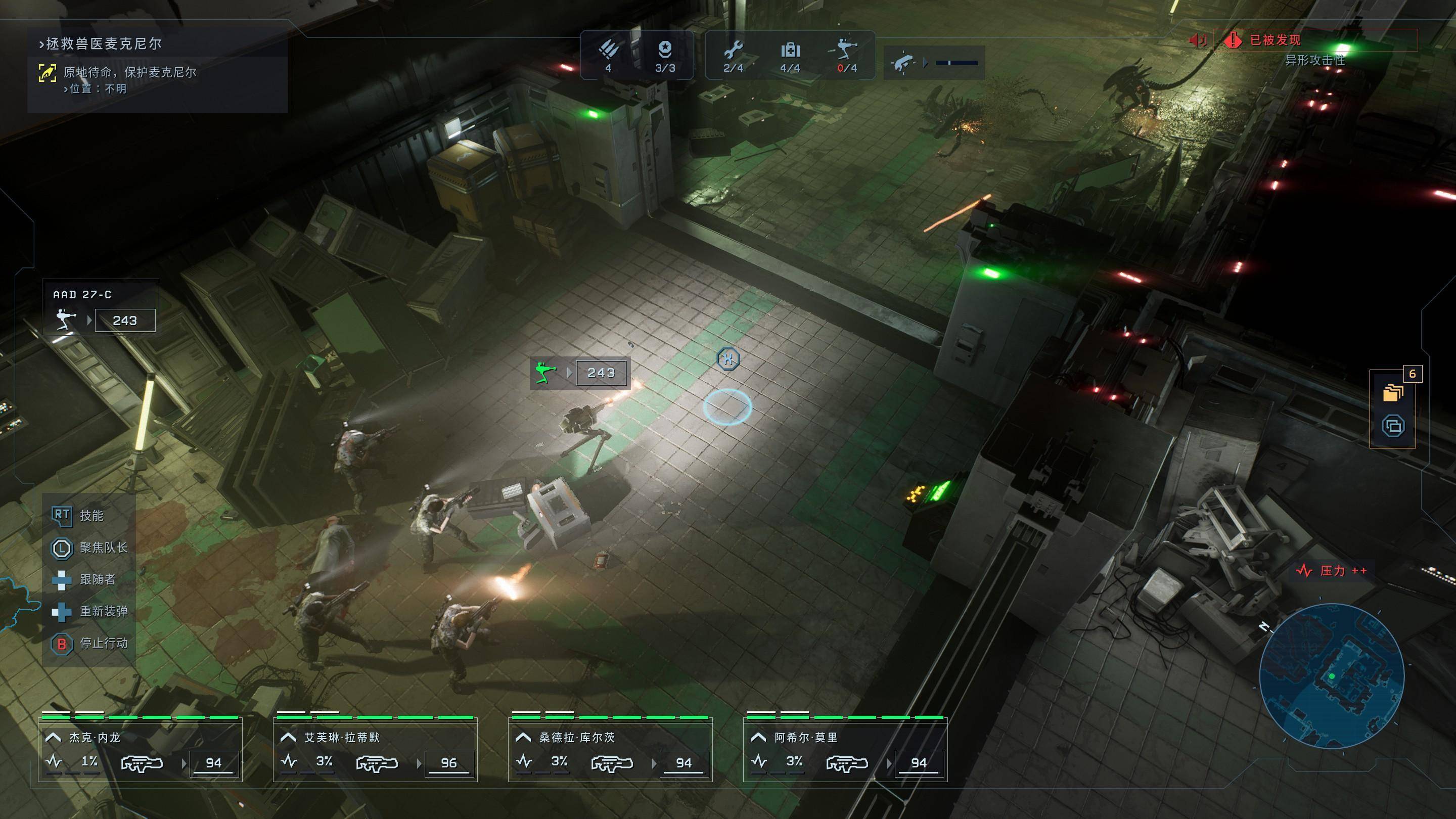1456x819 pixels.
Task: Click the command points badge icon
Action: click(665, 51)
